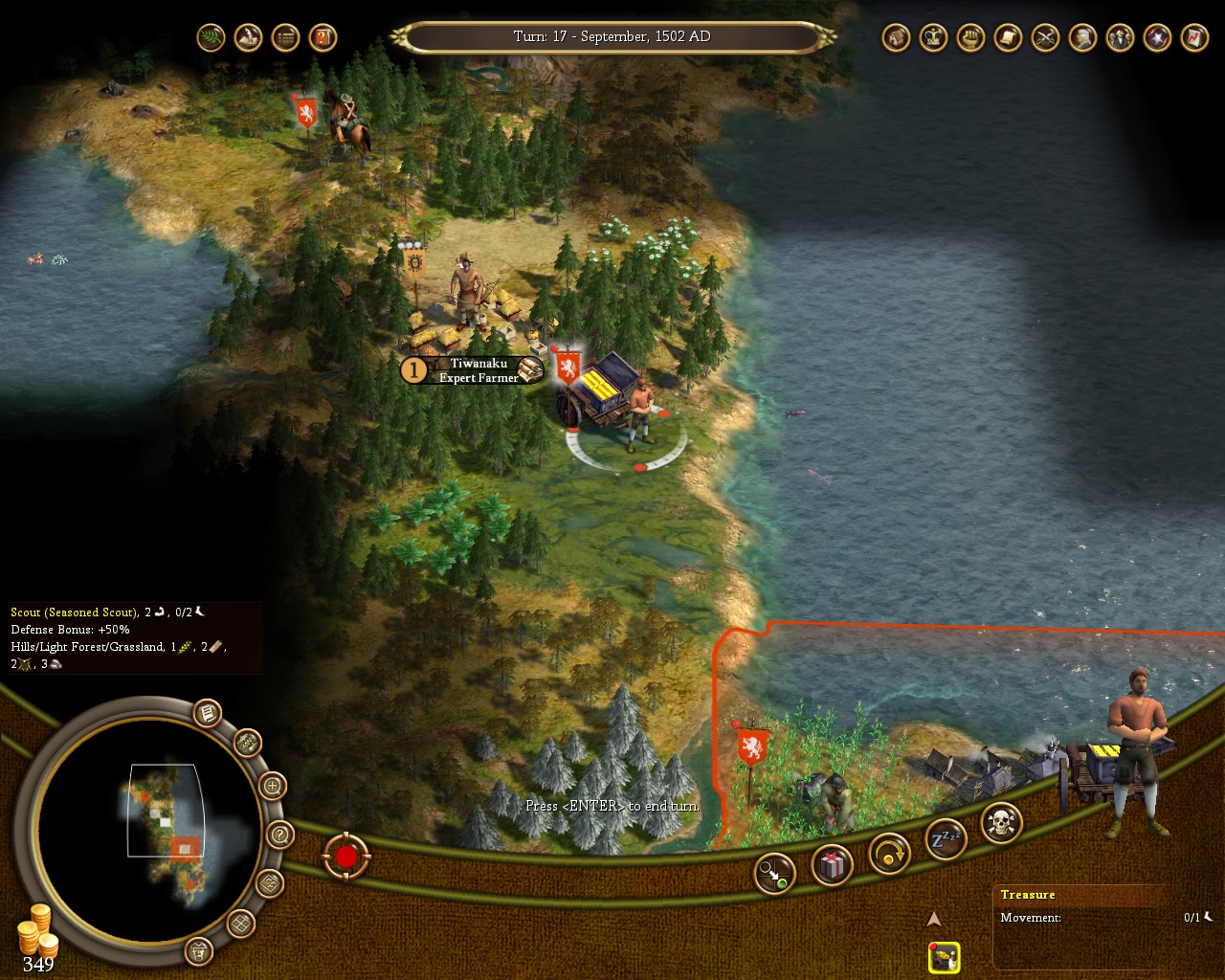1225x980 pixels.
Task: Open the Military Advisor crossed swords icon
Action: click(1043, 38)
